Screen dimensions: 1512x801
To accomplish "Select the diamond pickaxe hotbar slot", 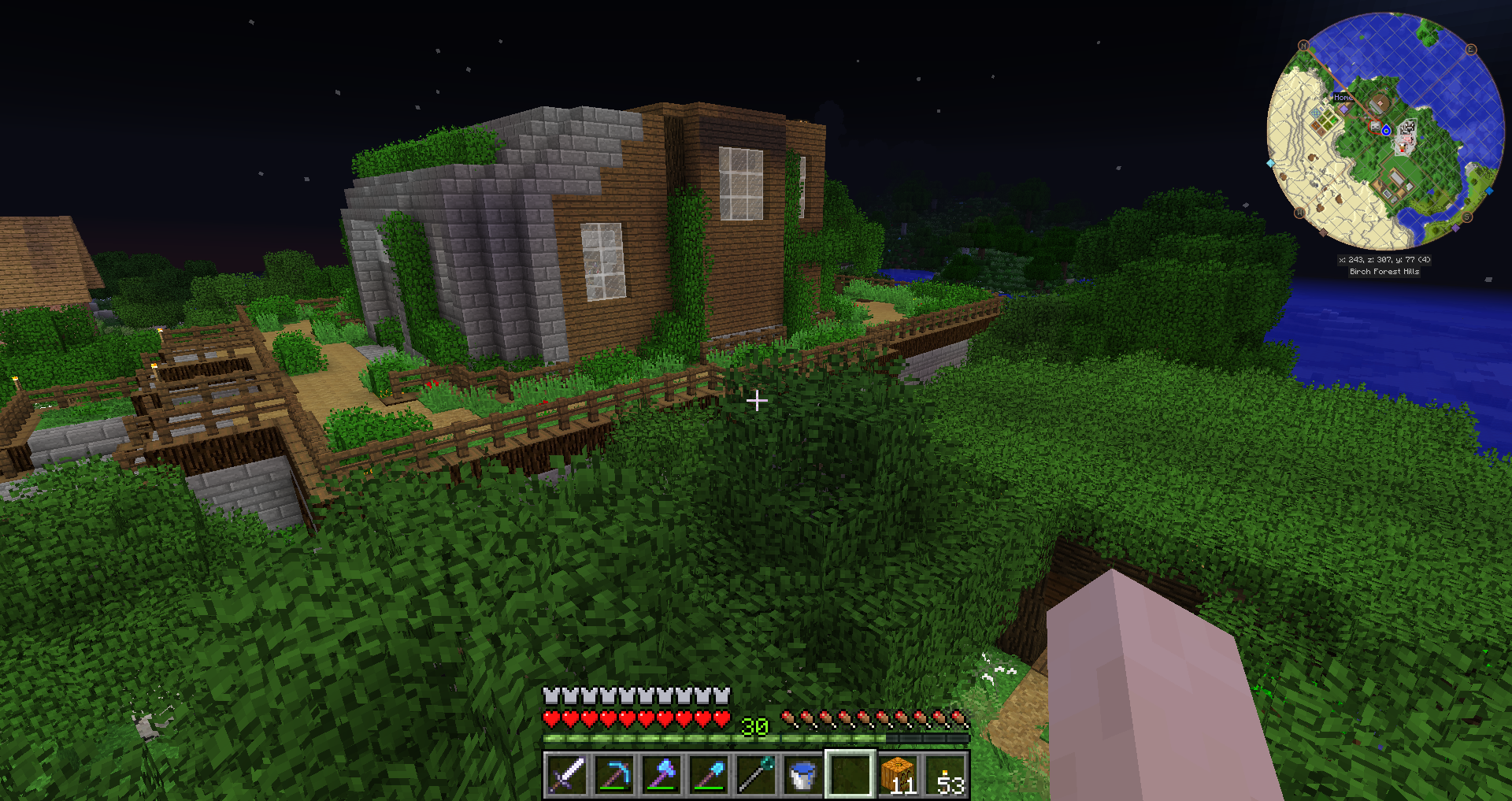I will [x=613, y=775].
